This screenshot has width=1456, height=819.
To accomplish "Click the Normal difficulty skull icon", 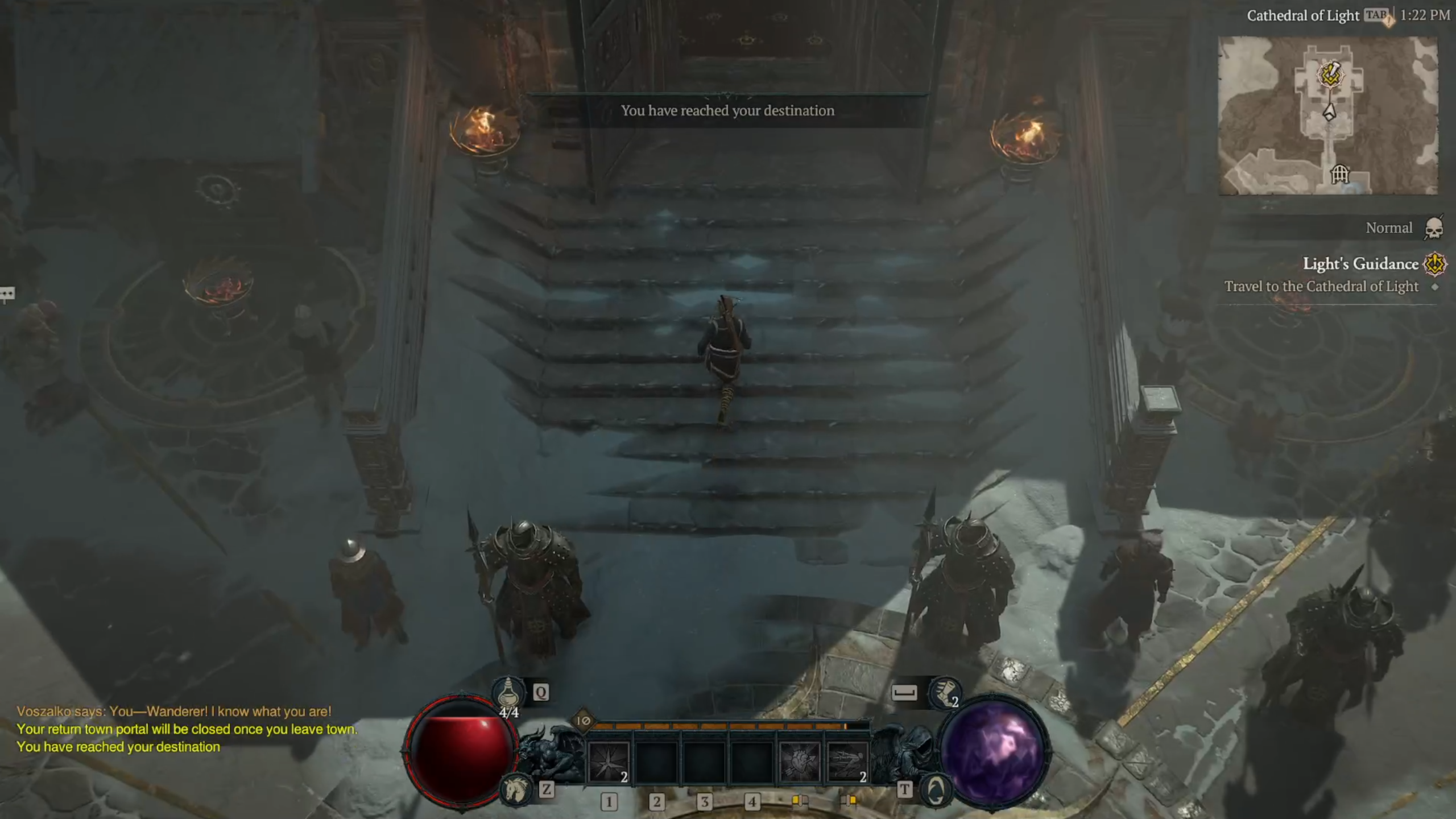I will point(1434,228).
